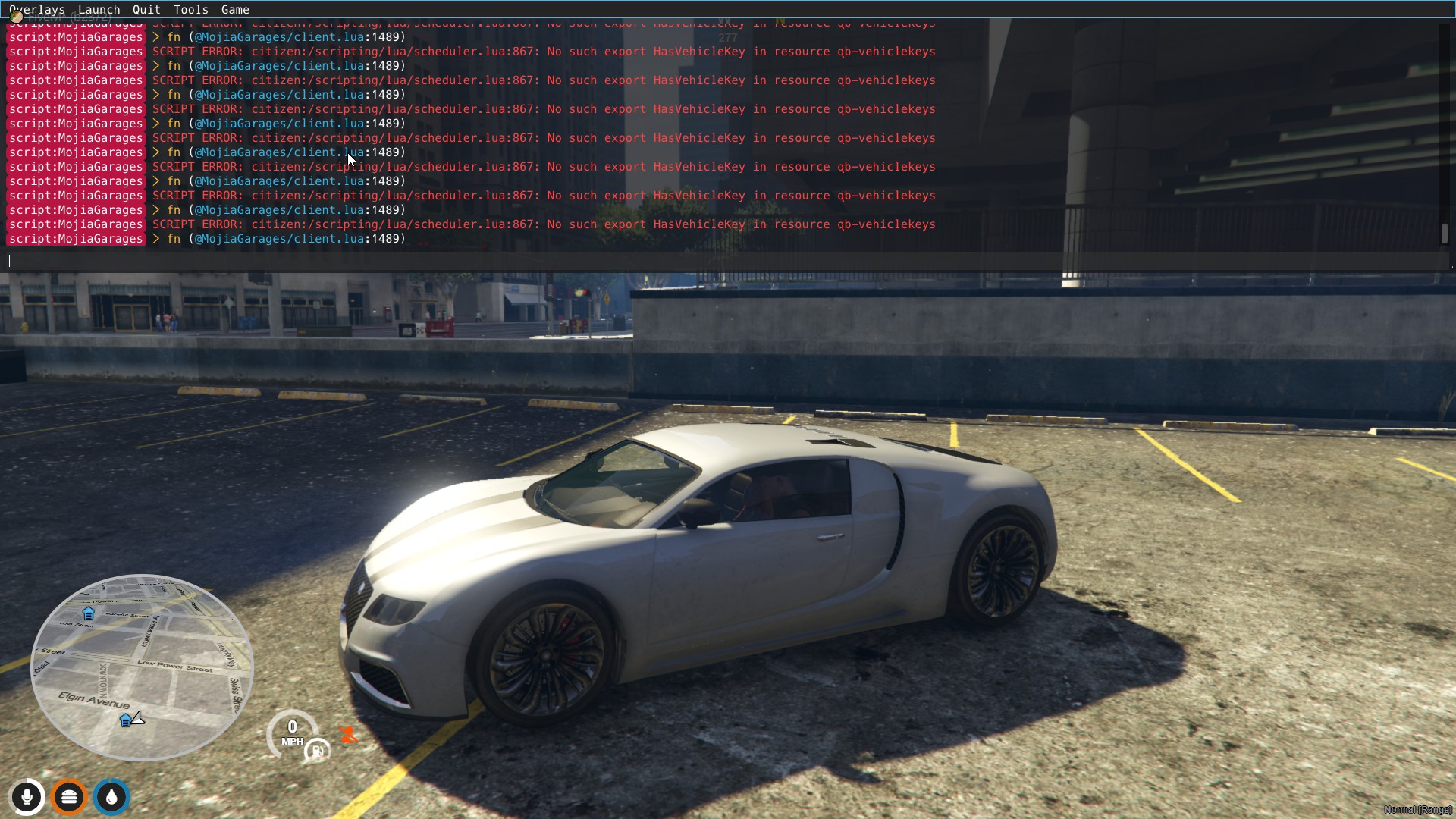Viewport: 1456px width, 819px height.
Task: Toggle the microphone talking state
Action: [27, 797]
